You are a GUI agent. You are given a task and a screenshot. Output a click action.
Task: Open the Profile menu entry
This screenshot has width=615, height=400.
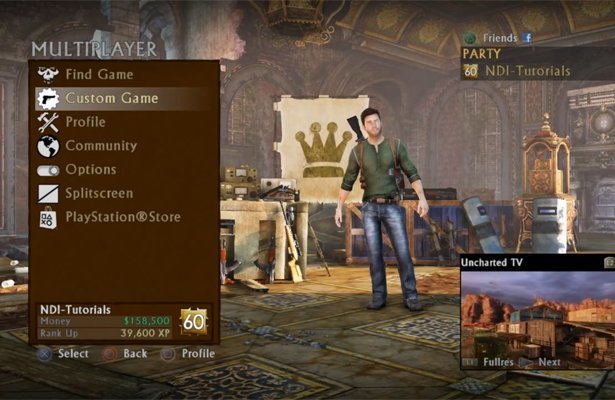coord(85,122)
